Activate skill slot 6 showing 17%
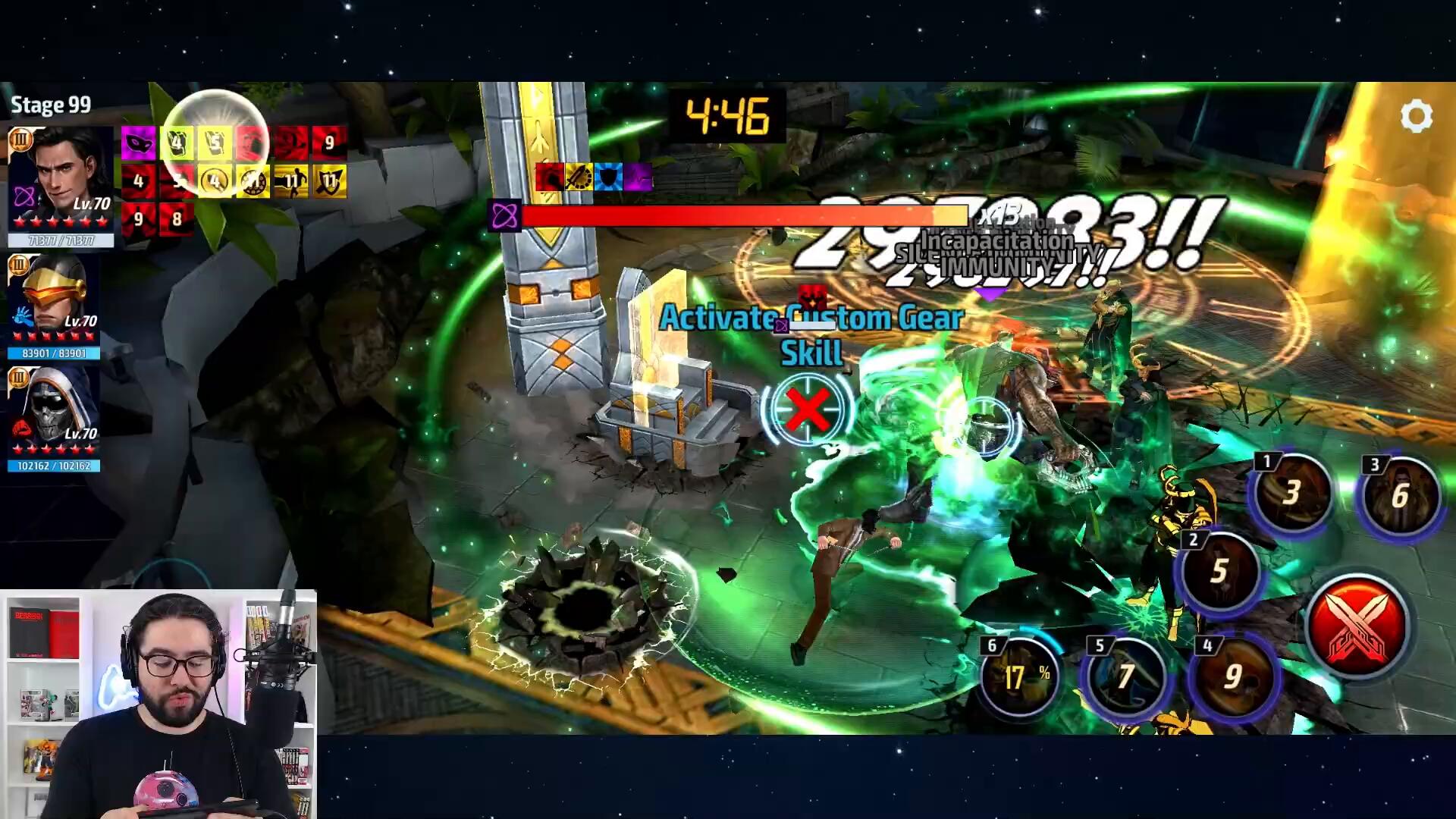1456x819 pixels. [x=1019, y=676]
